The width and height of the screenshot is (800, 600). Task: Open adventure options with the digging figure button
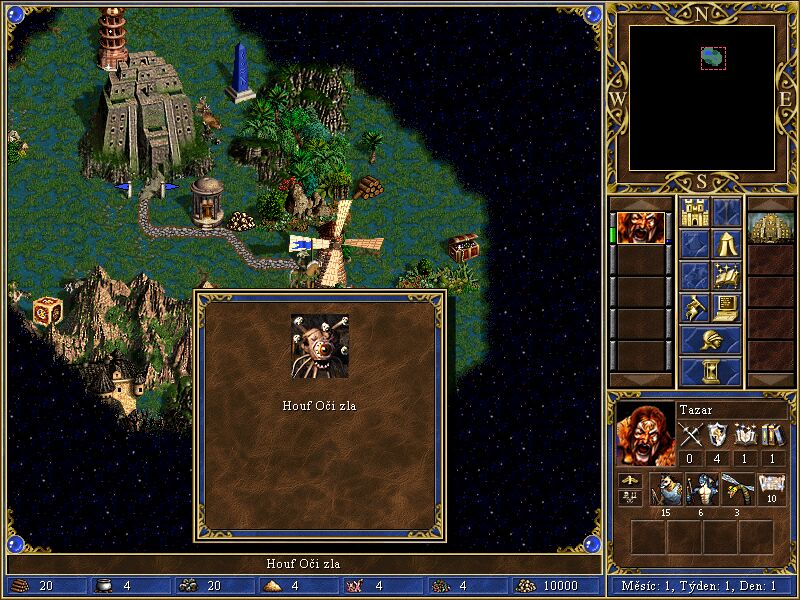point(694,308)
